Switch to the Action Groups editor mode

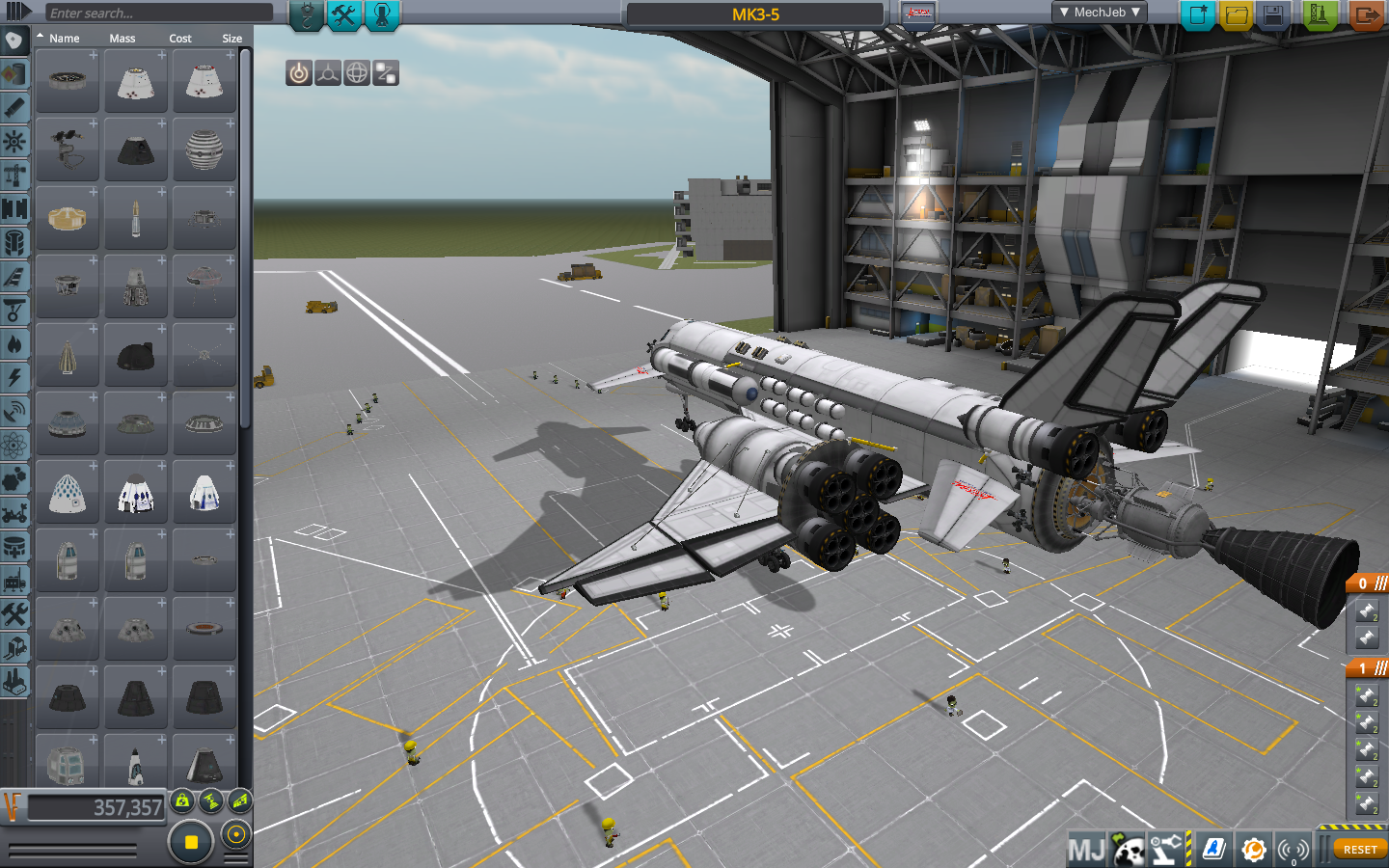click(x=343, y=14)
